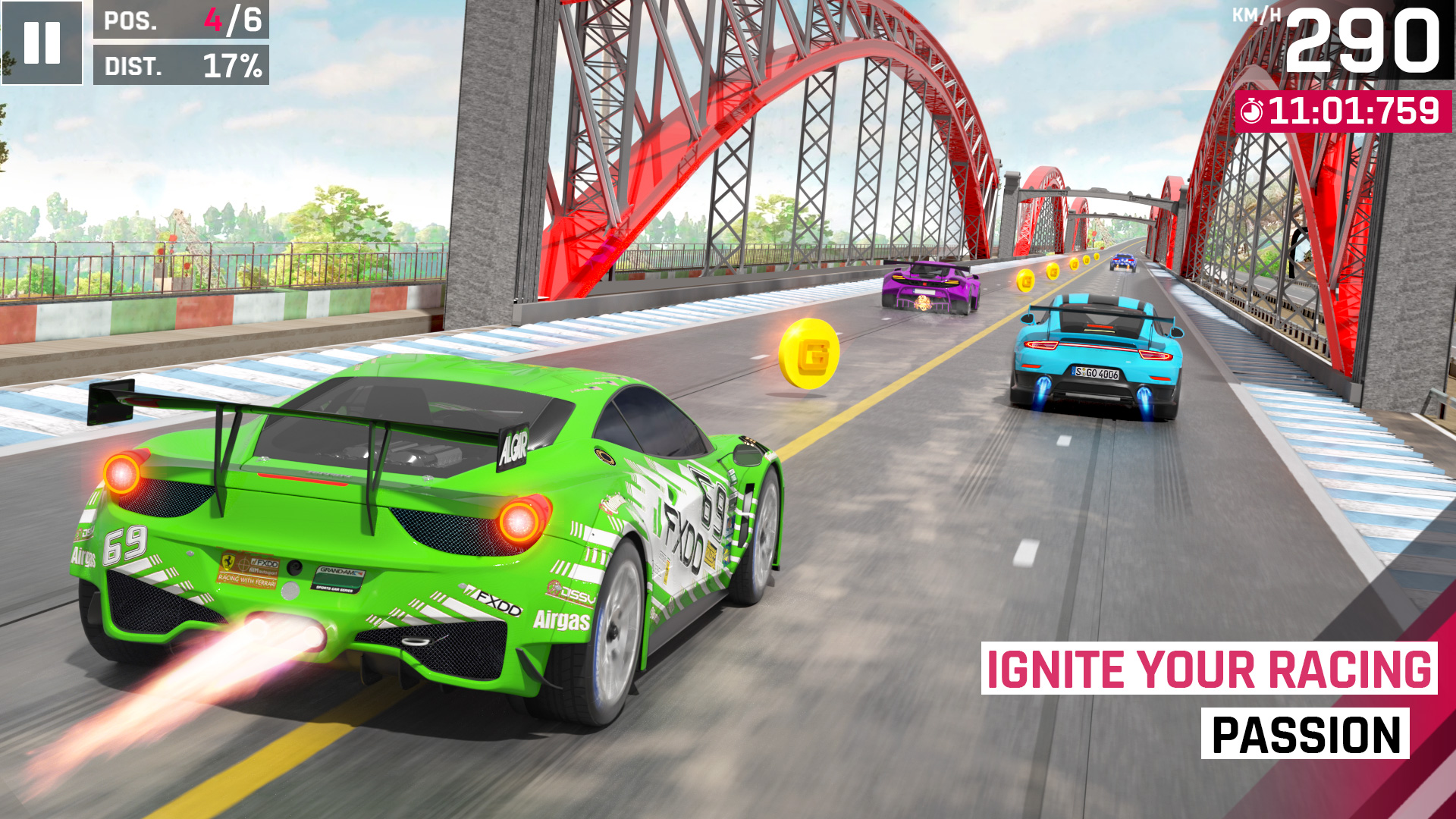Pause the race with the pause icon
This screenshot has height=819, width=1456.
pyautogui.click(x=43, y=42)
